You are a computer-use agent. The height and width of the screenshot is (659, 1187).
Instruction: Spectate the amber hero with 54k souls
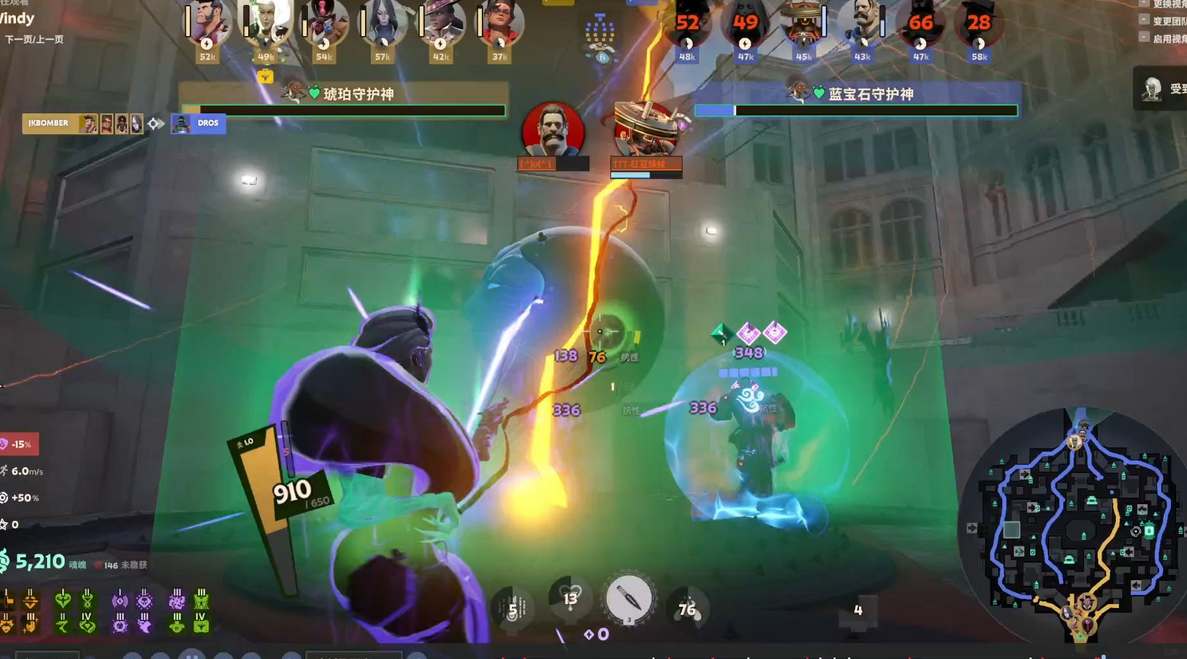click(325, 22)
